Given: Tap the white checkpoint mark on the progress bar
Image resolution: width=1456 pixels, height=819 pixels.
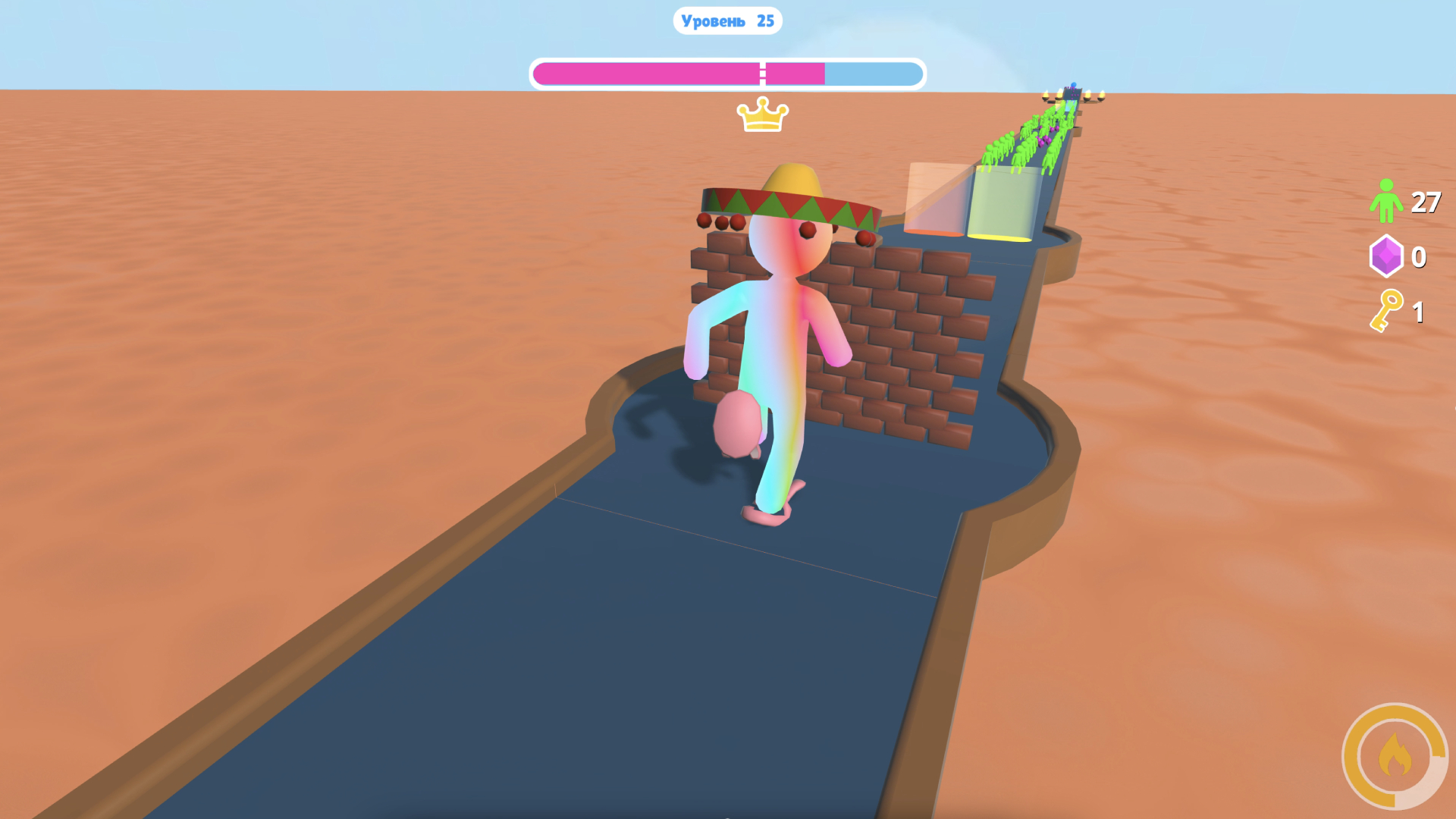Looking at the screenshot, I should click(x=761, y=74).
